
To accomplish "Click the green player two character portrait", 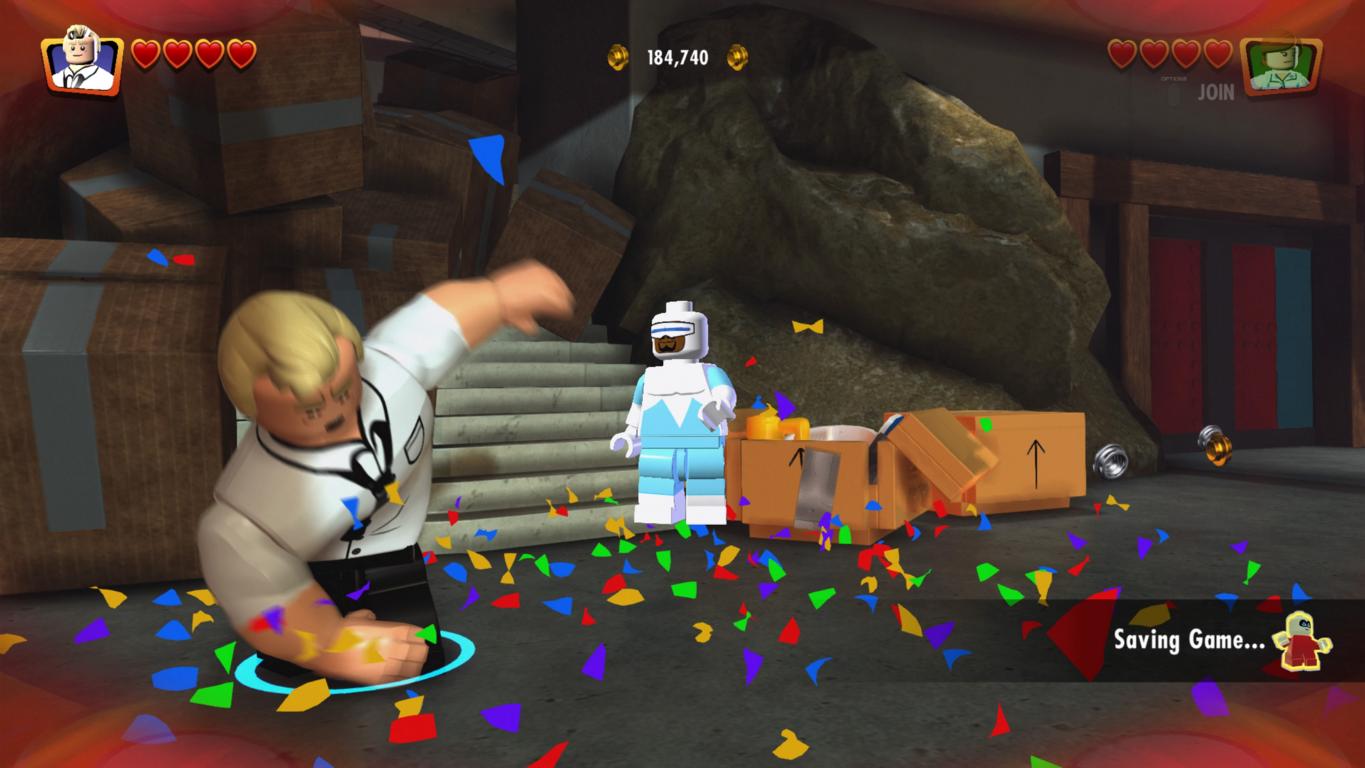I will point(1280,65).
